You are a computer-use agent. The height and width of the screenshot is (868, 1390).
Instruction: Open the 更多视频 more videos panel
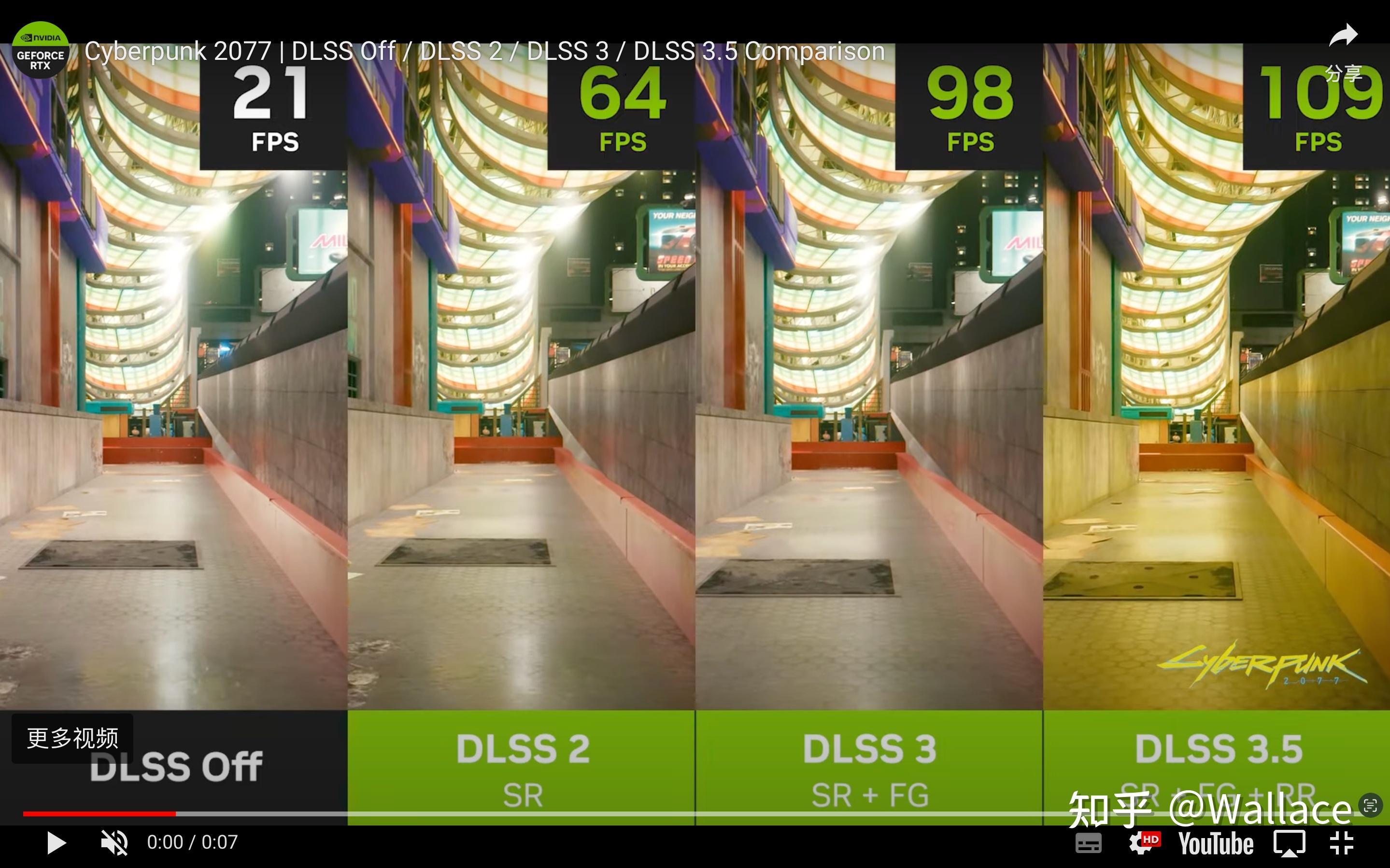click(71, 740)
